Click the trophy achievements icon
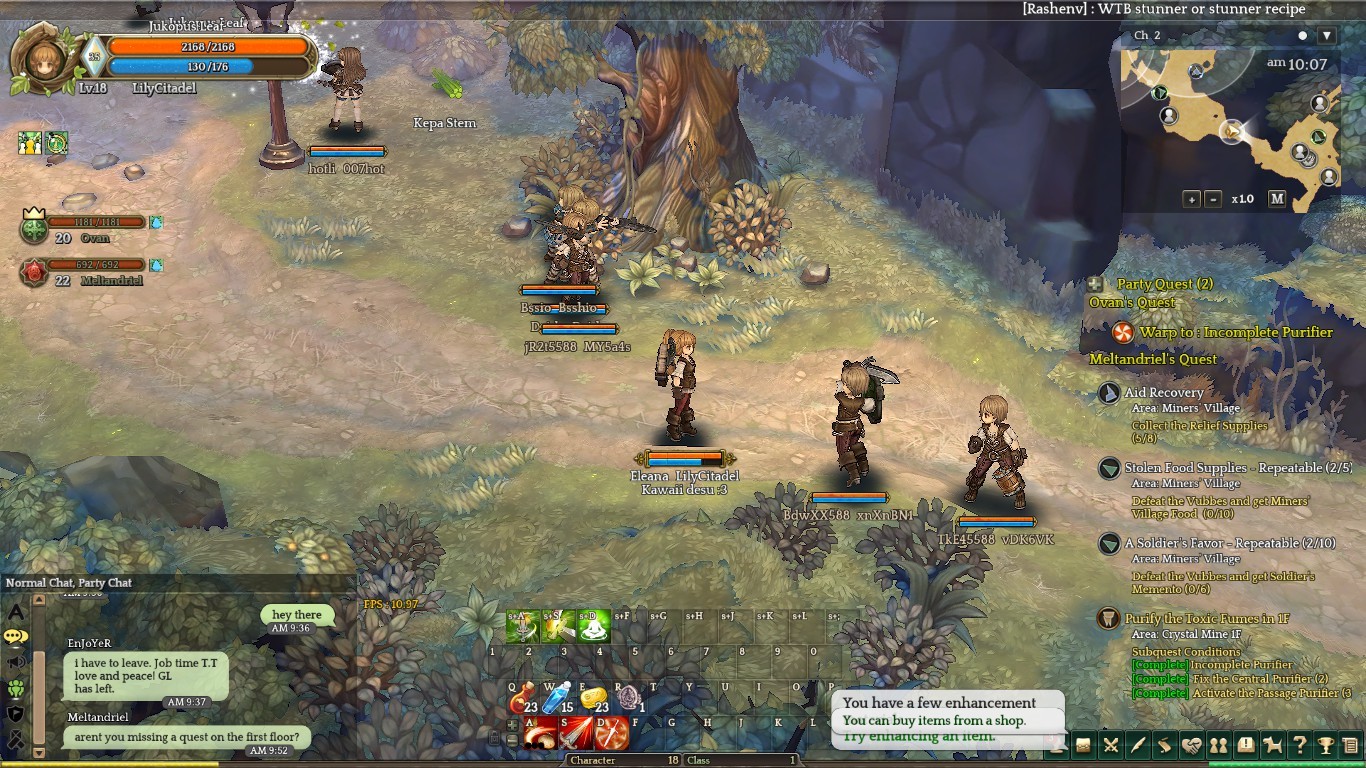 (x=1325, y=745)
